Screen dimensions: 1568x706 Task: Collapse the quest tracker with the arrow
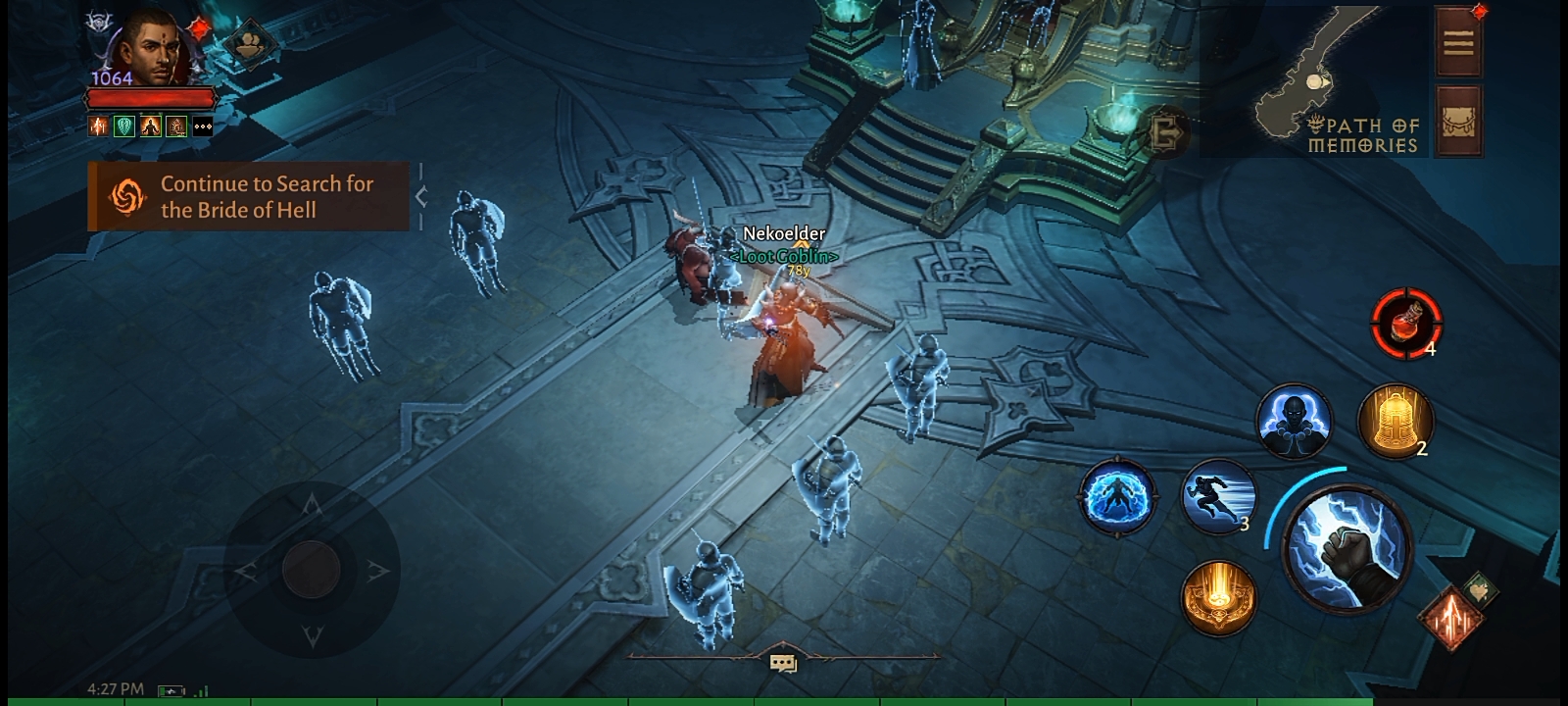pos(421,196)
